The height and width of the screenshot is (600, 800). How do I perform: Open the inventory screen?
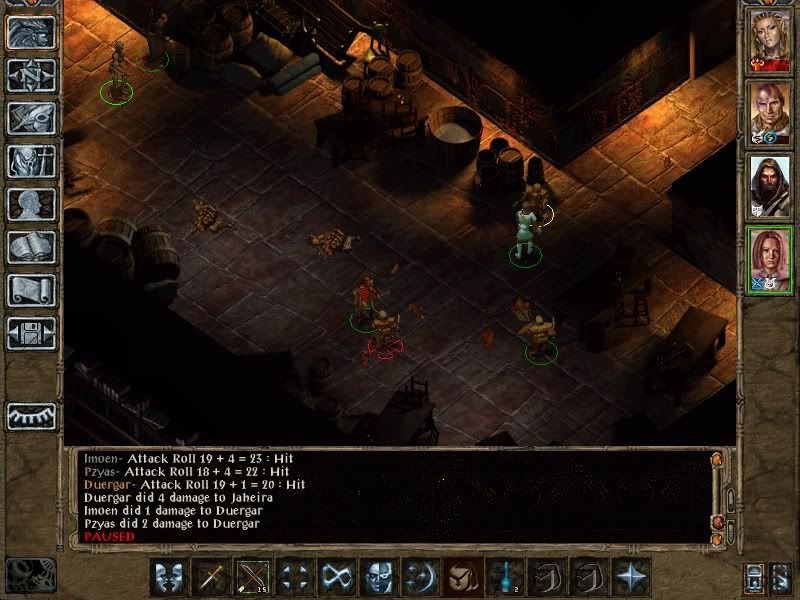point(32,161)
